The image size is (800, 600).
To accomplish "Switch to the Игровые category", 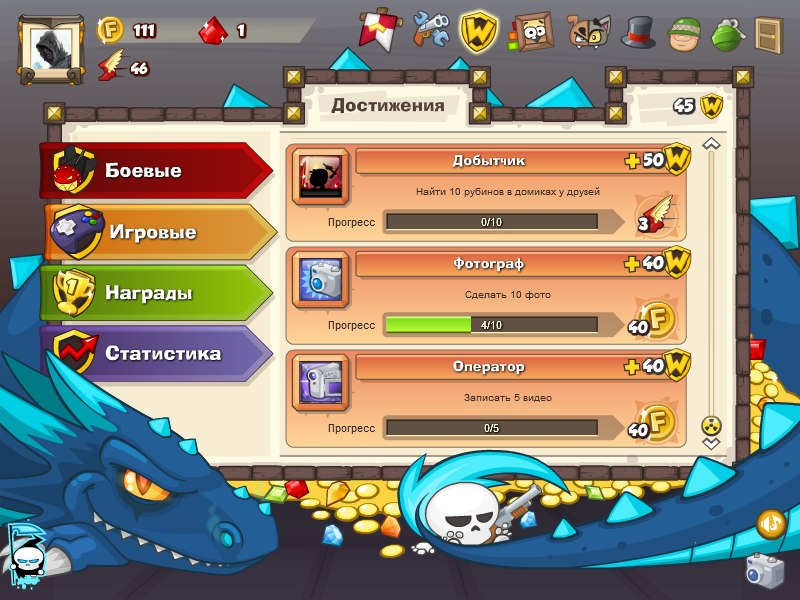I will (x=158, y=233).
